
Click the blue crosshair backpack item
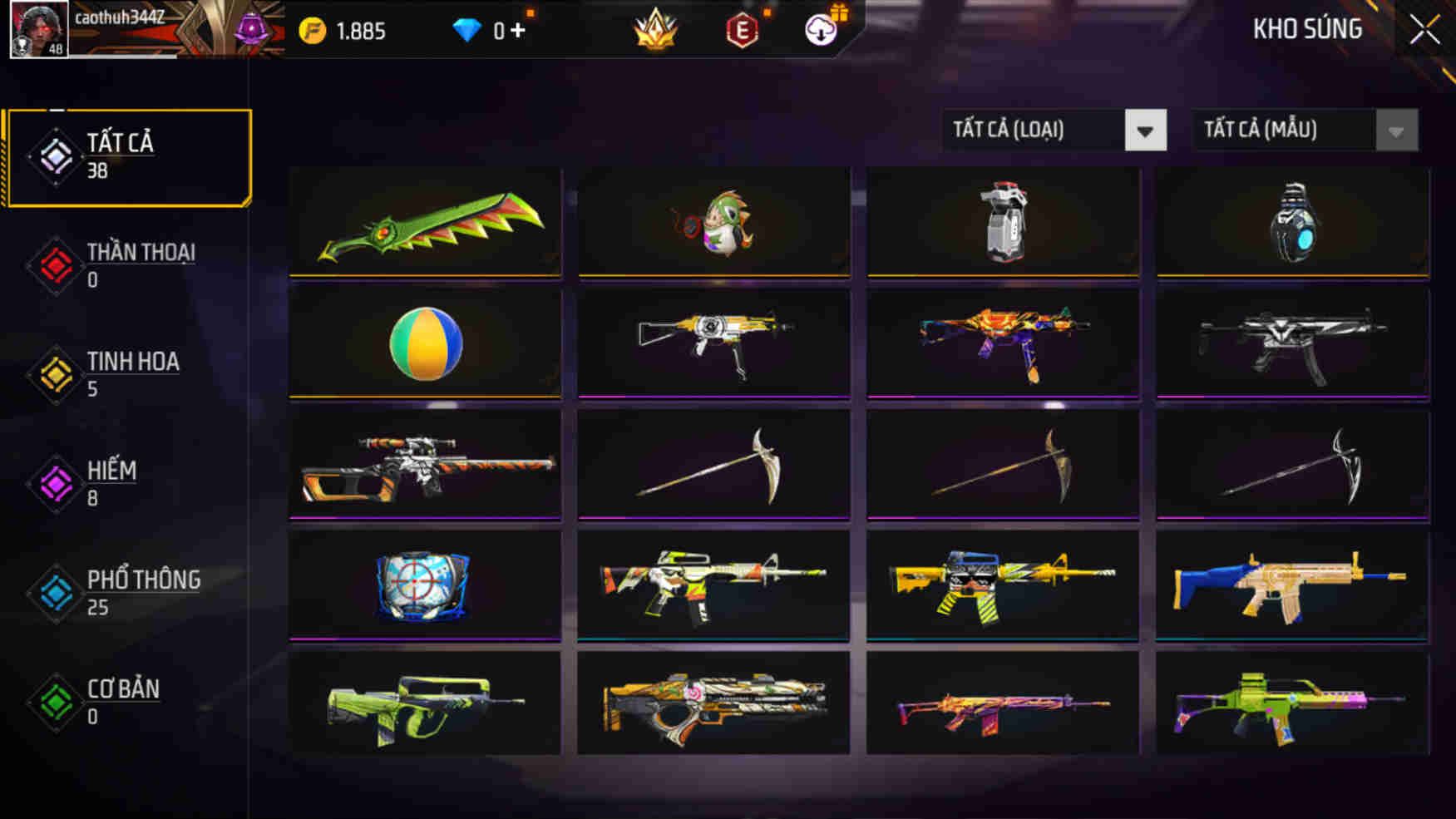pos(426,585)
